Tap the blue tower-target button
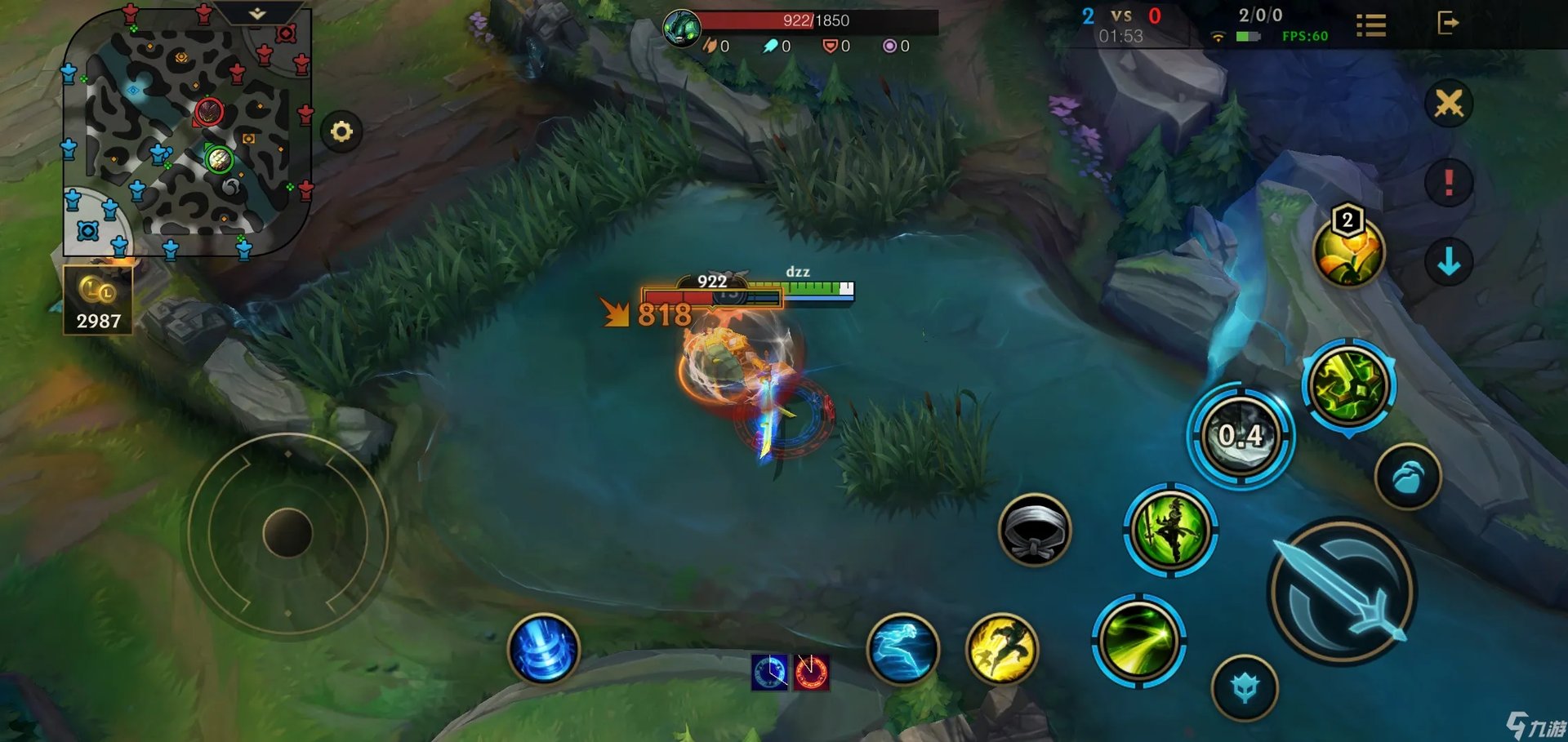1568x742 pixels. coord(1245,688)
